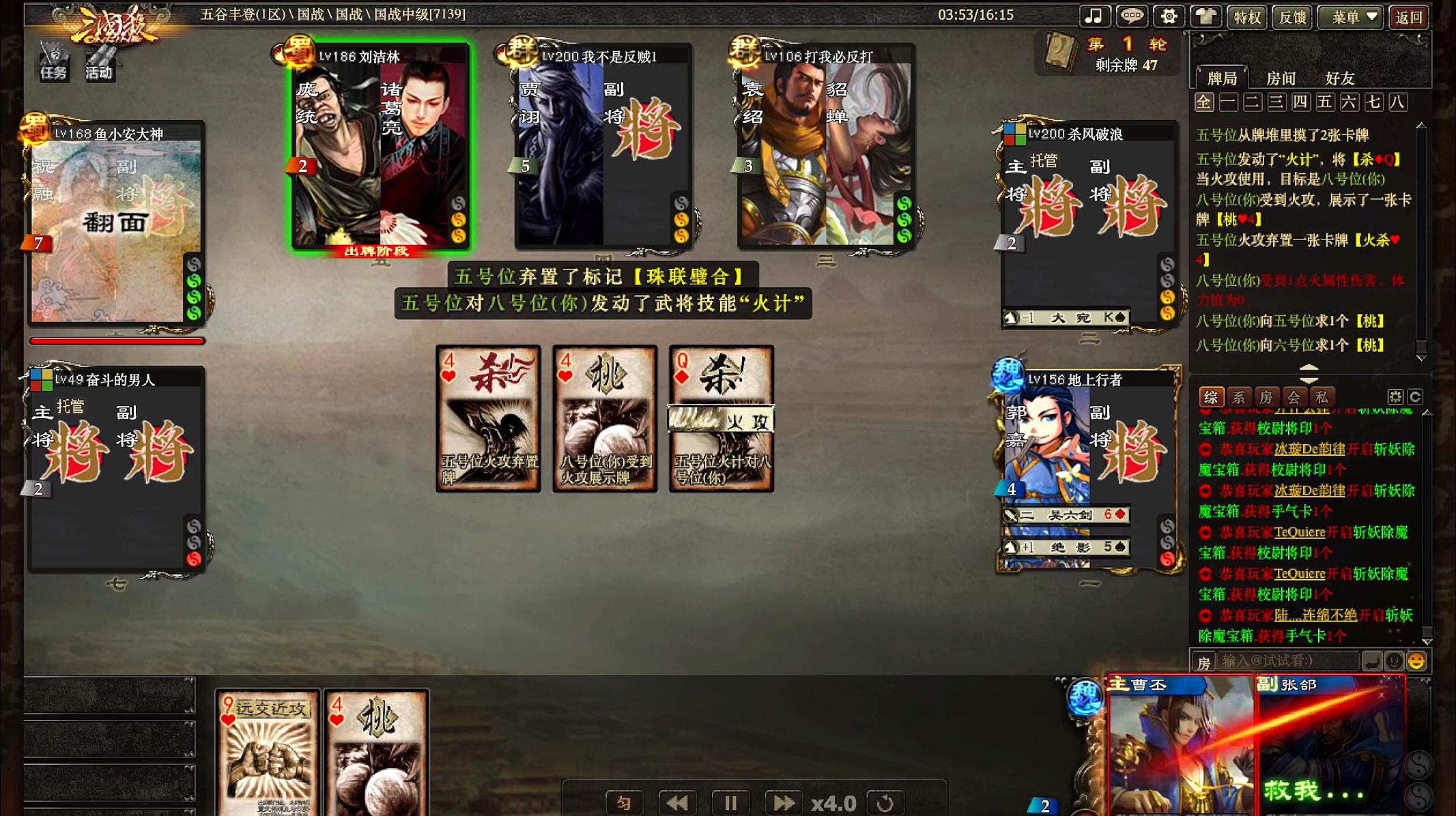1456x816 pixels.
Task: Enable the 全 show-all log filter
Action: 1204,102
